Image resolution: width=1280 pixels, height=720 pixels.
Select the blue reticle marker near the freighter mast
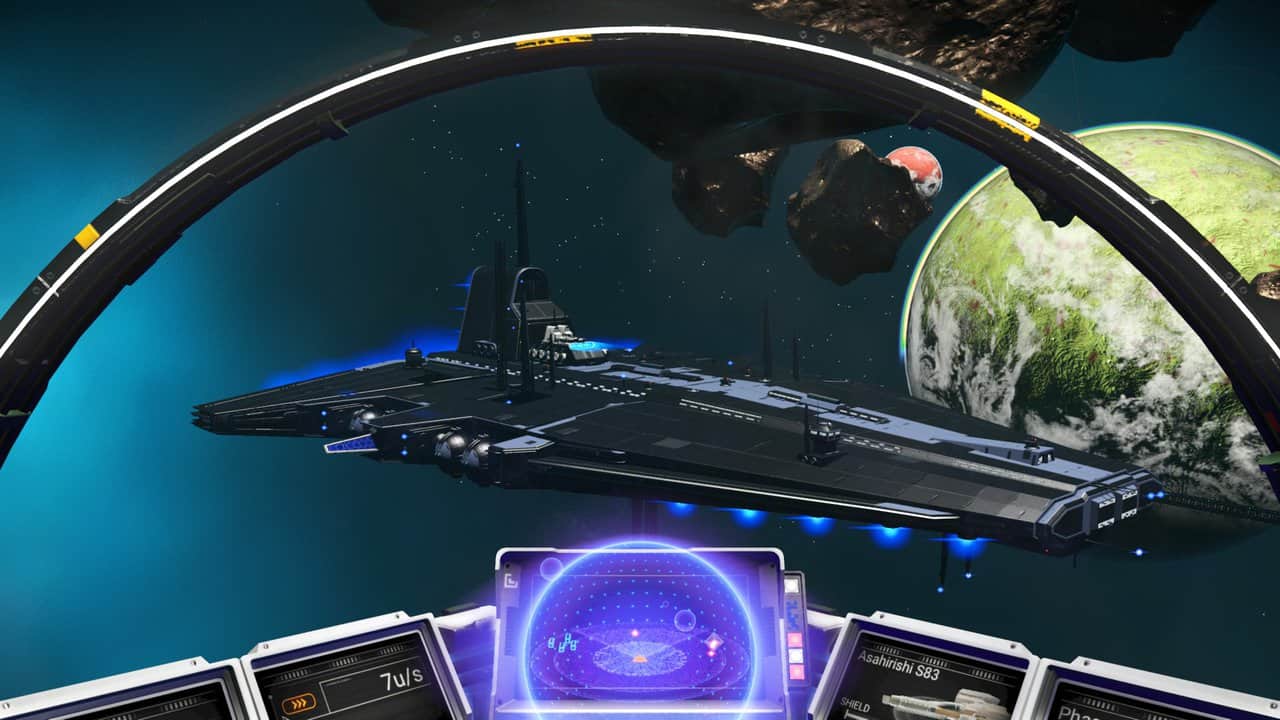point(517,145)
